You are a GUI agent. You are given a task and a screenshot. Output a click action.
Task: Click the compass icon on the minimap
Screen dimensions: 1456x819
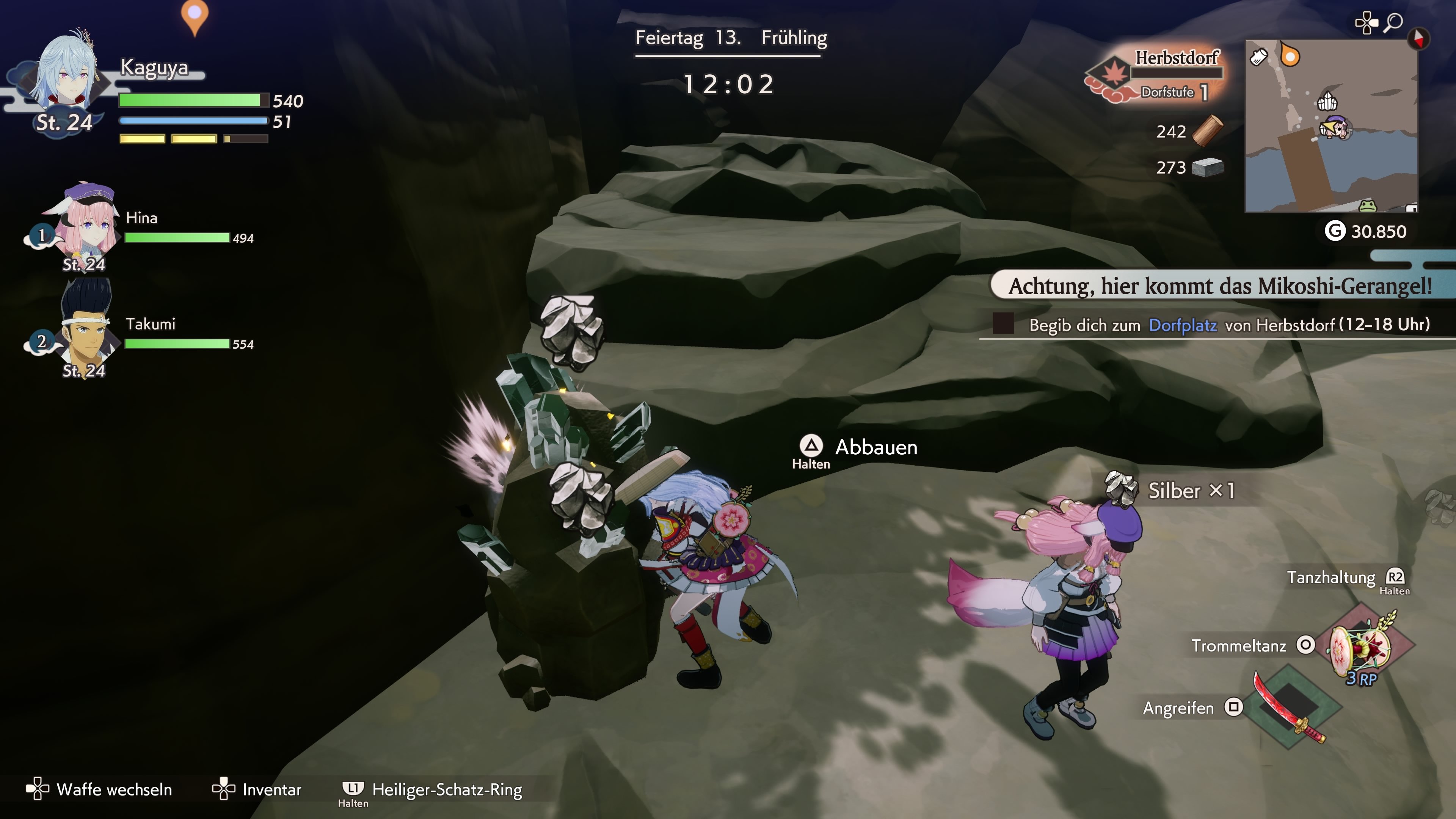[1419, 39]
